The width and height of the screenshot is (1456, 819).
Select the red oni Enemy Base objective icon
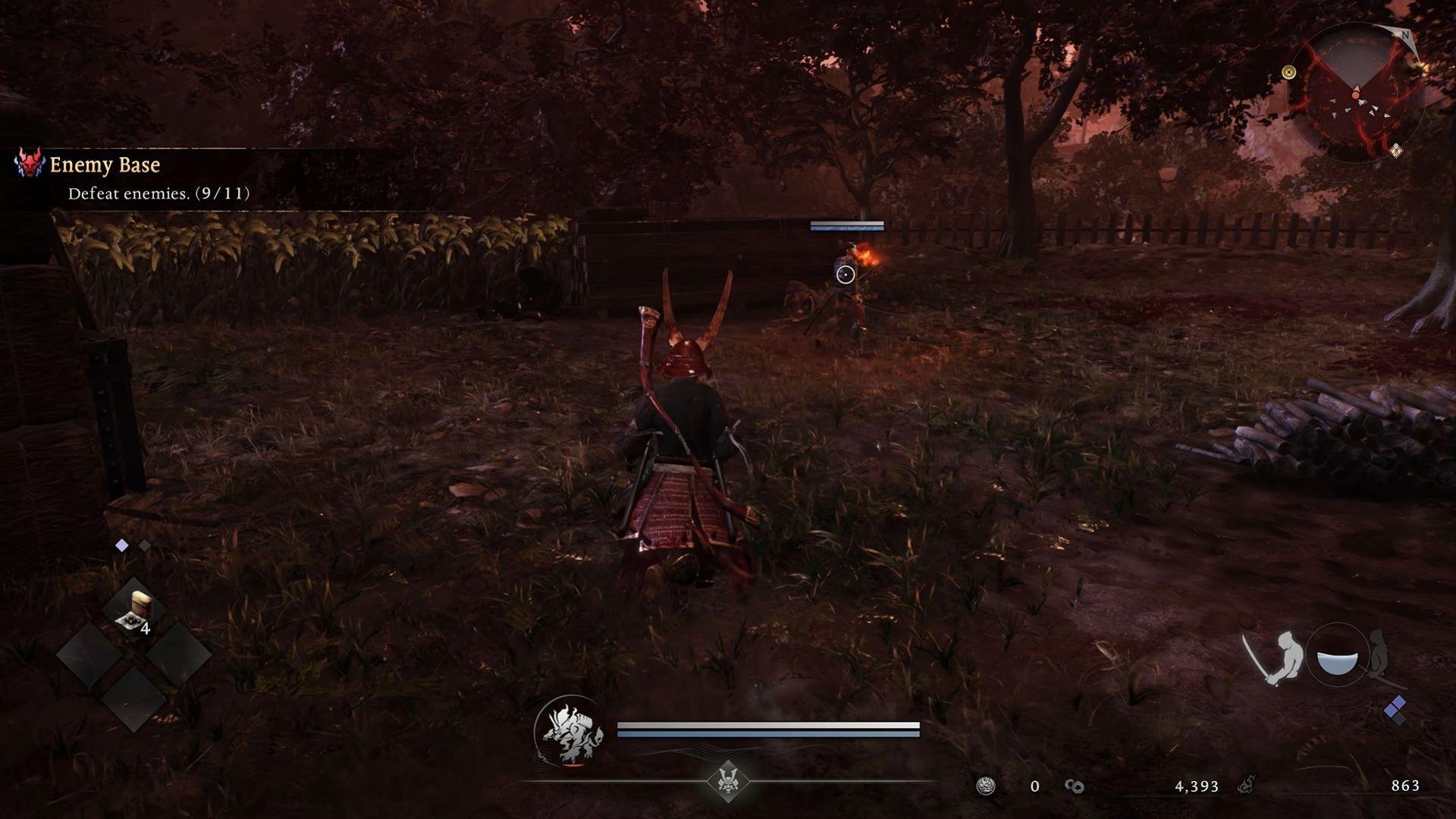(29, 165)
